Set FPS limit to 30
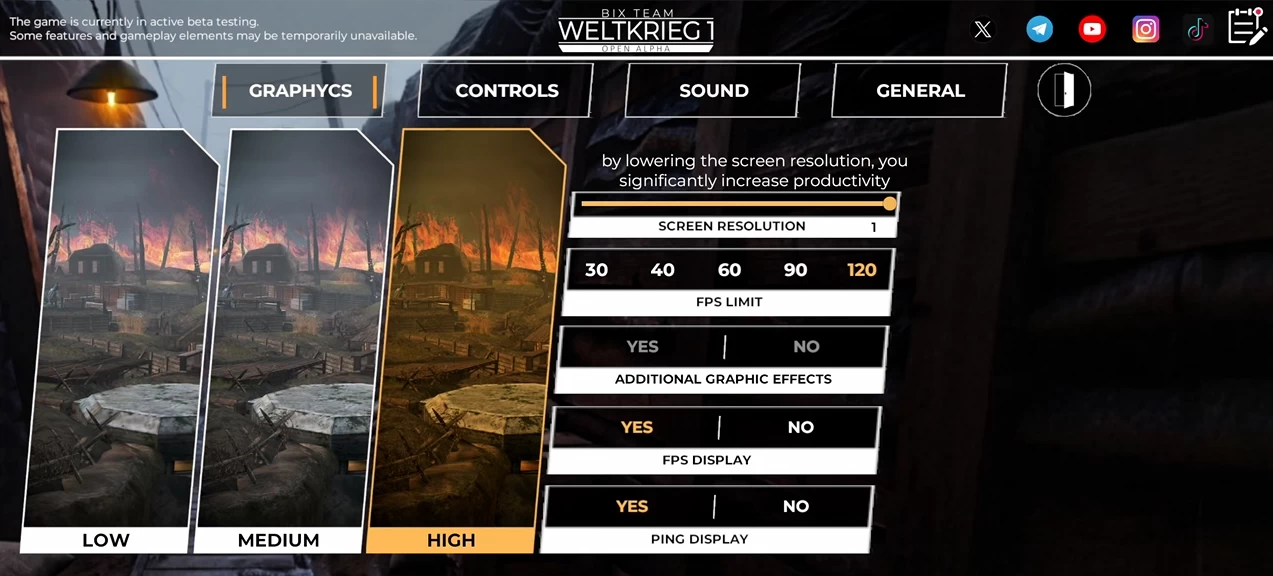This screenshot has height=576, width=1273. 596,270
